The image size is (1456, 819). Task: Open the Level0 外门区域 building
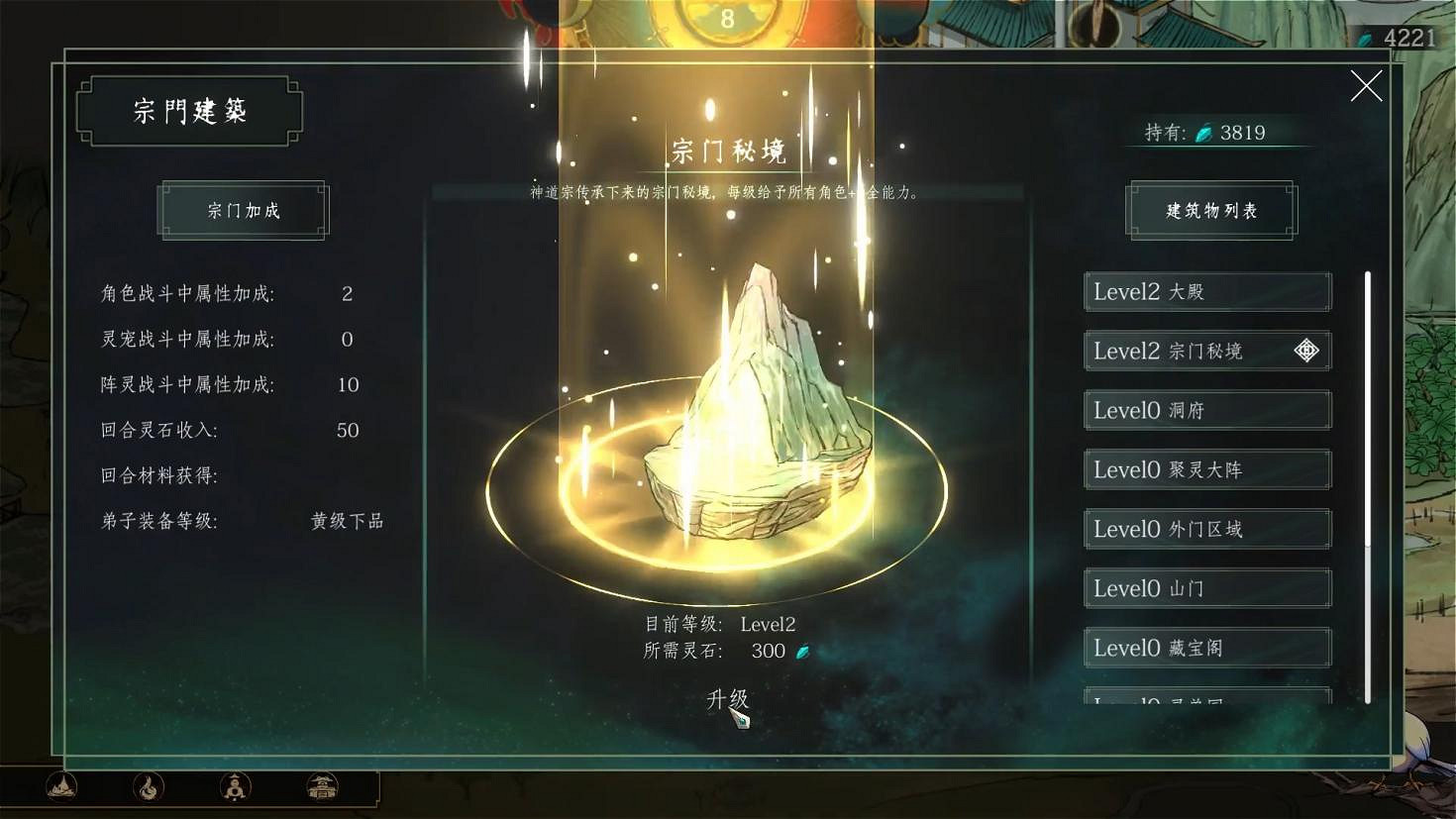[x=1206, y=529]
